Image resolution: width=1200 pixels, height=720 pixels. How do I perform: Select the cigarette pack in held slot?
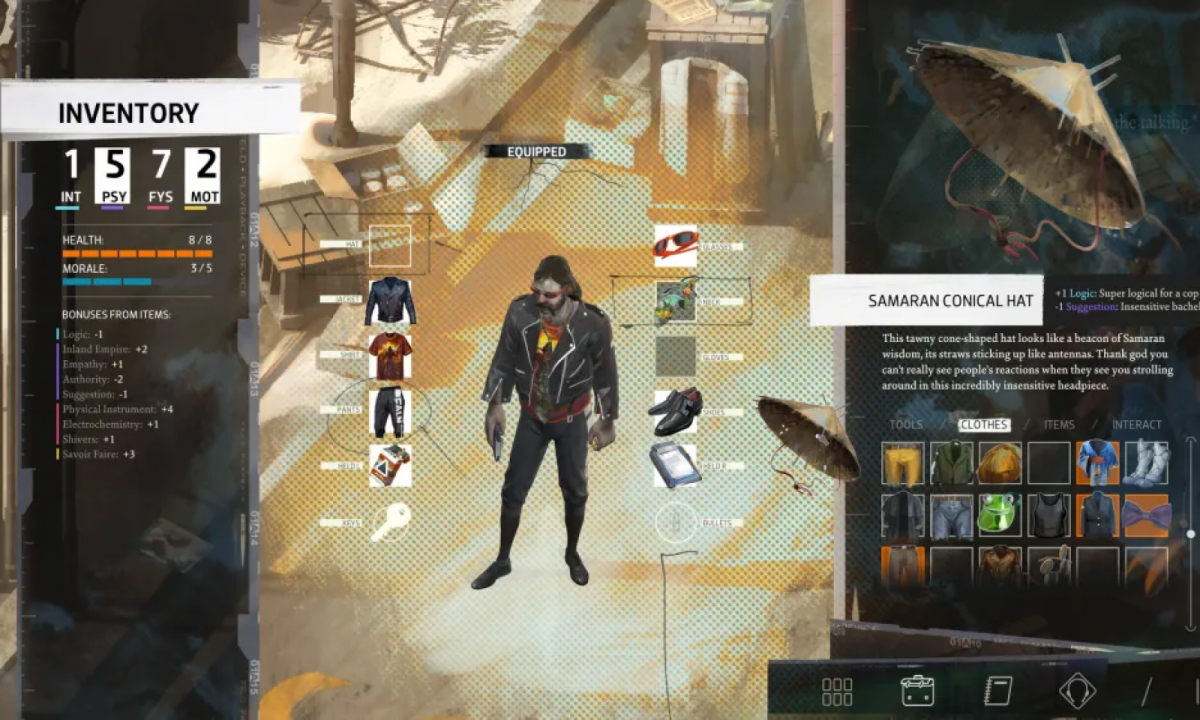(390, 466)
